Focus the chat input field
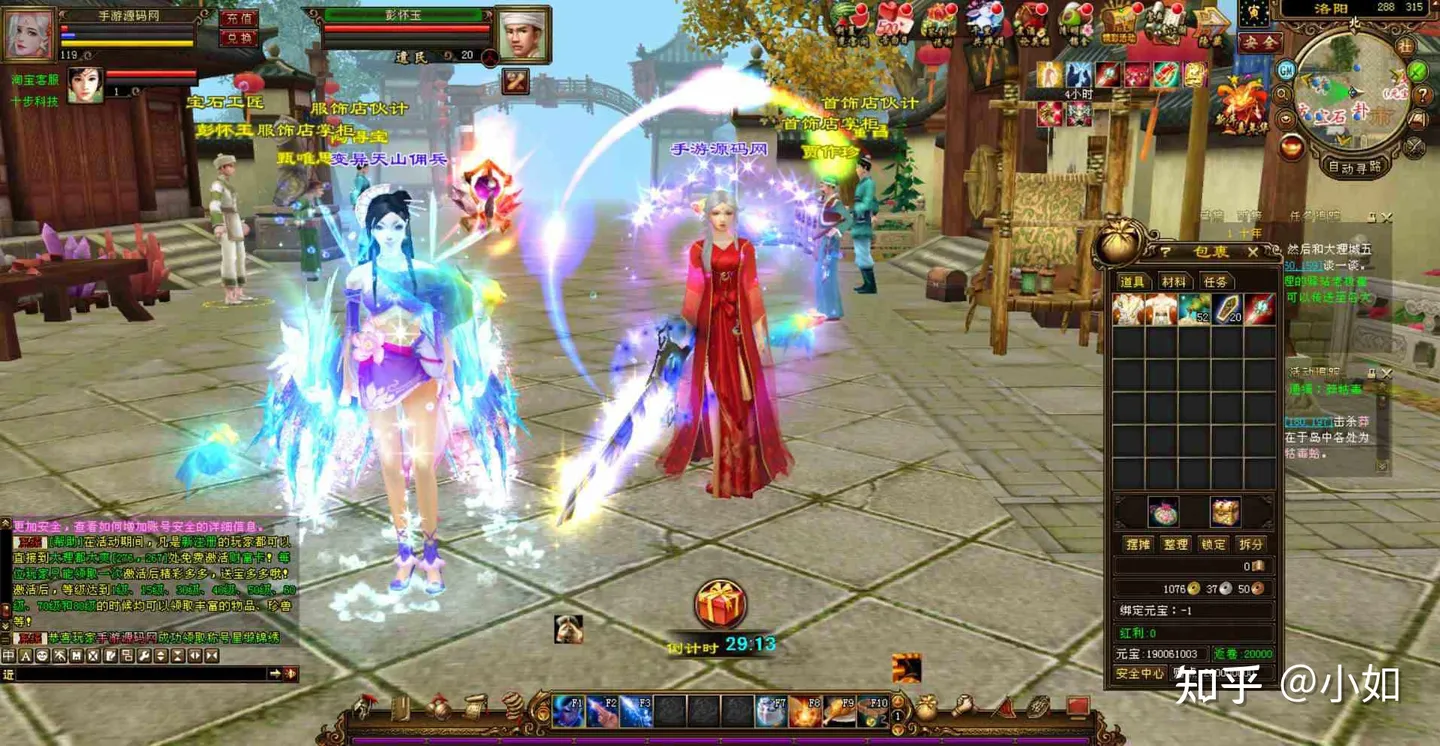Viewport: 1440px width, 746px height. [x=140, y=675]
